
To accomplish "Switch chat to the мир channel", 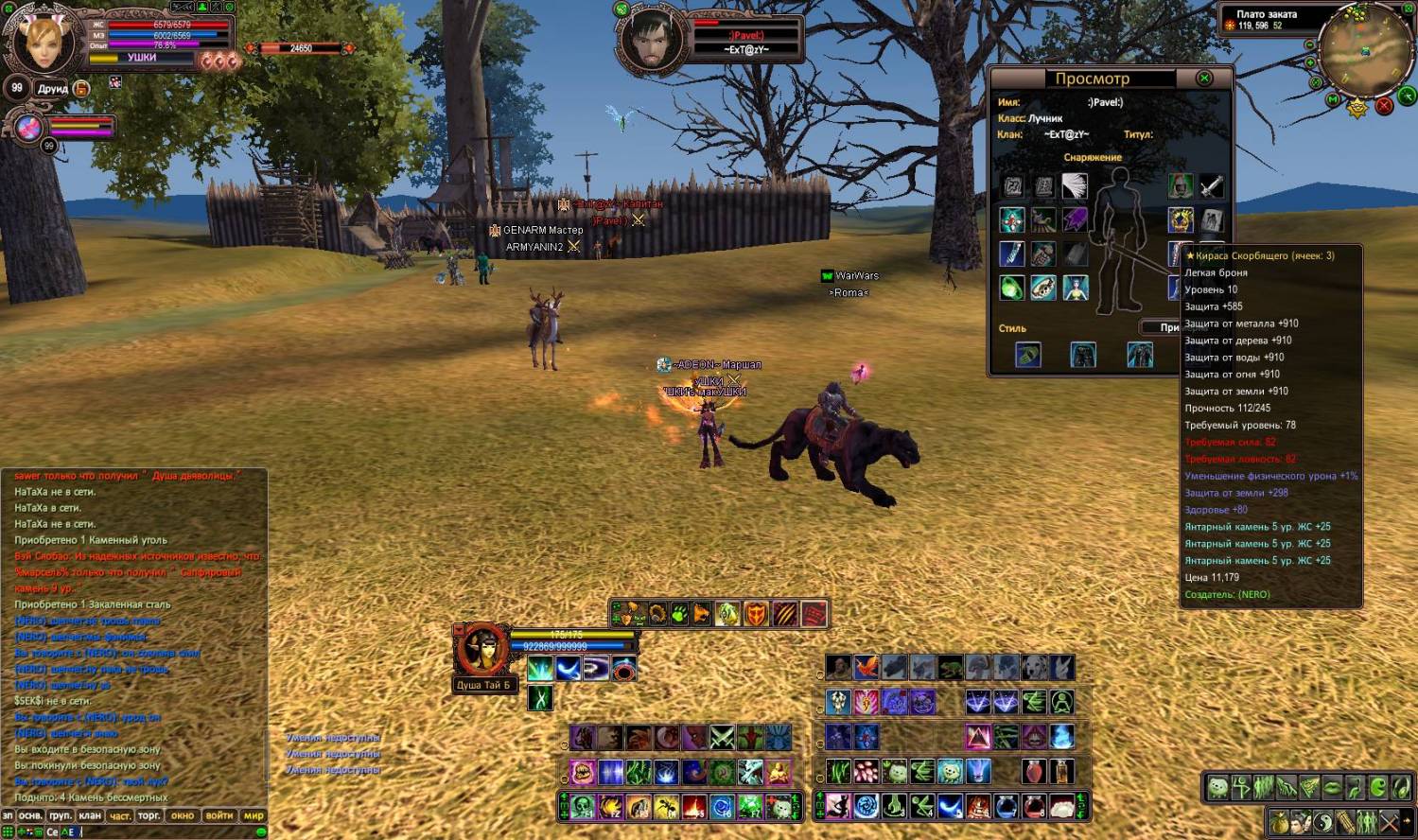I will click(x=254, y=815).
